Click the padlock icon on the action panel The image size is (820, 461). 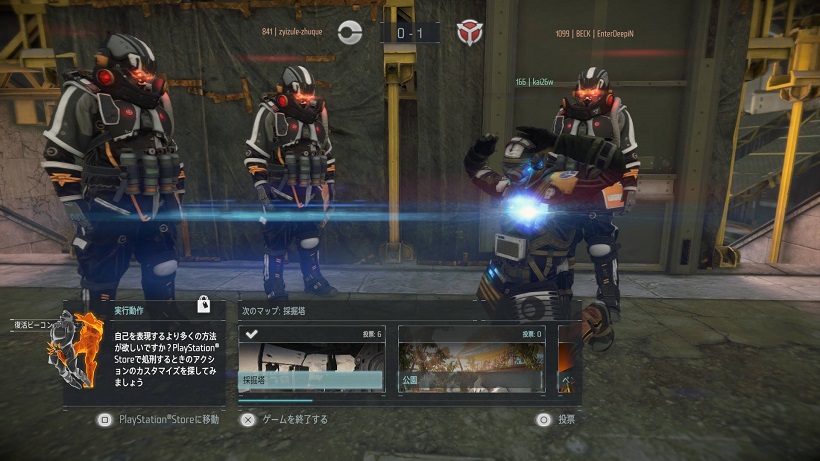coord(203,305)
